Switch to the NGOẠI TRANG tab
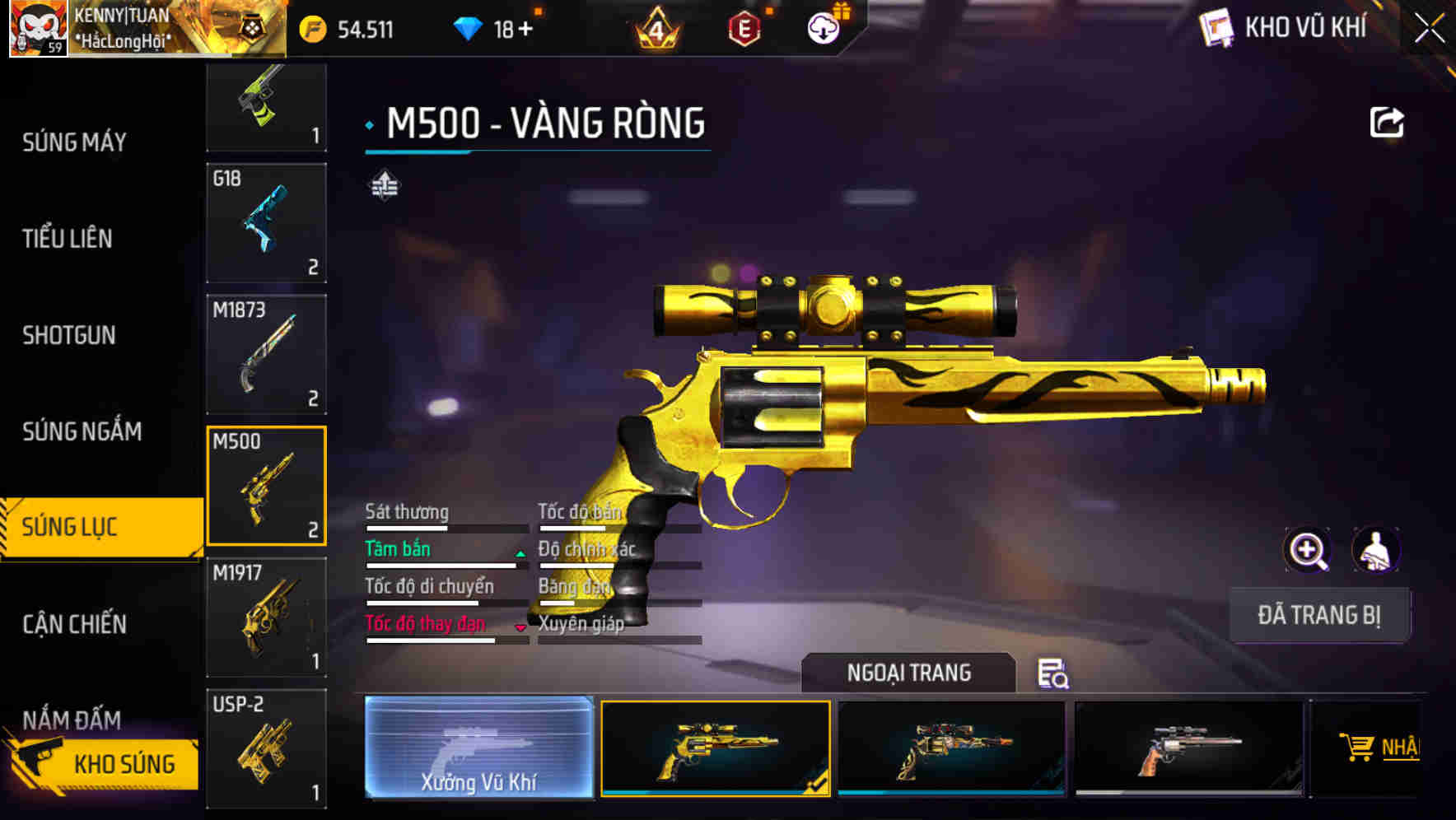Viewport: 1456px width, 820px height. (908, 673)
